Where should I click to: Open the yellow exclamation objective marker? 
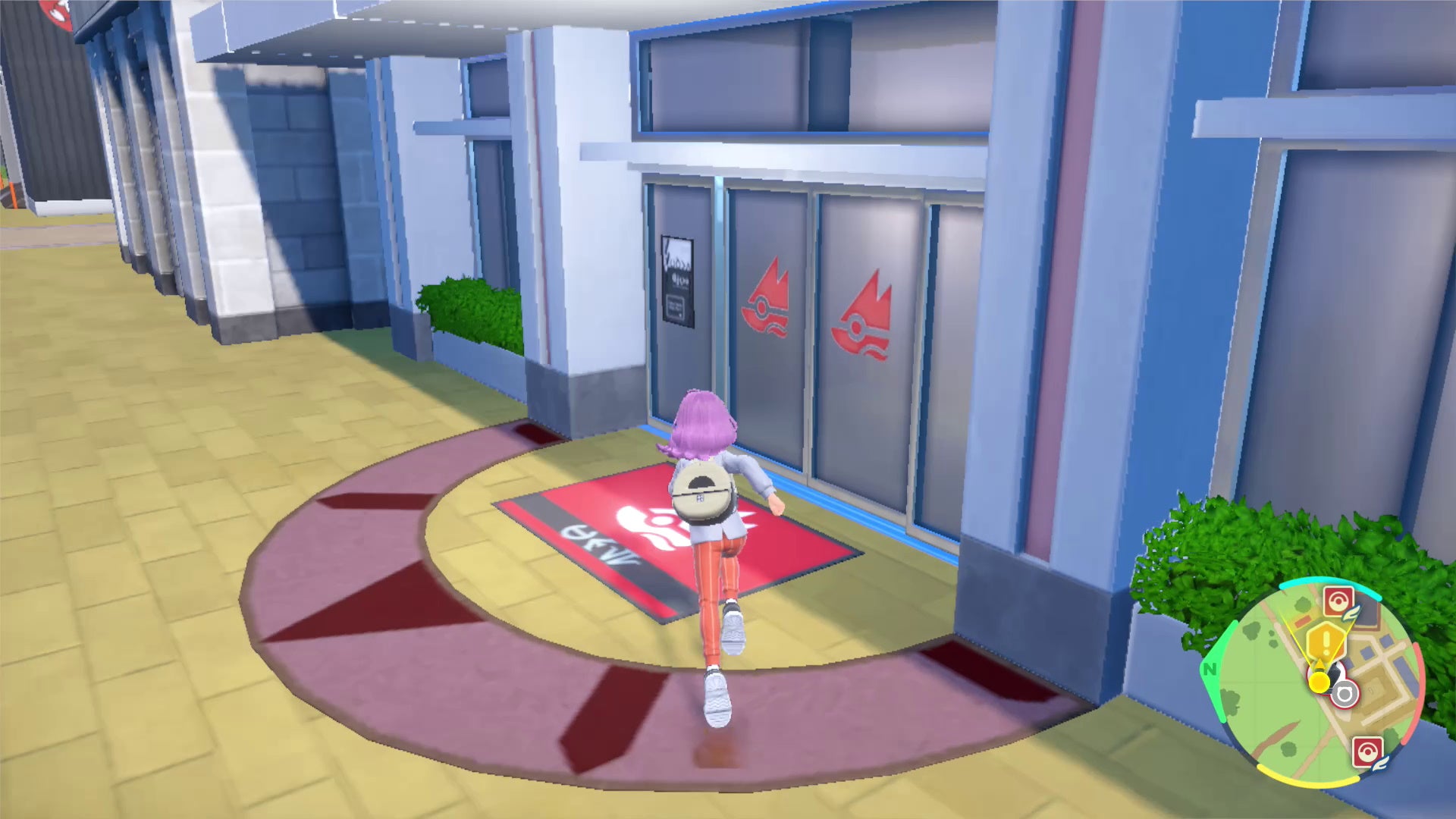(x=1326, y=639)
